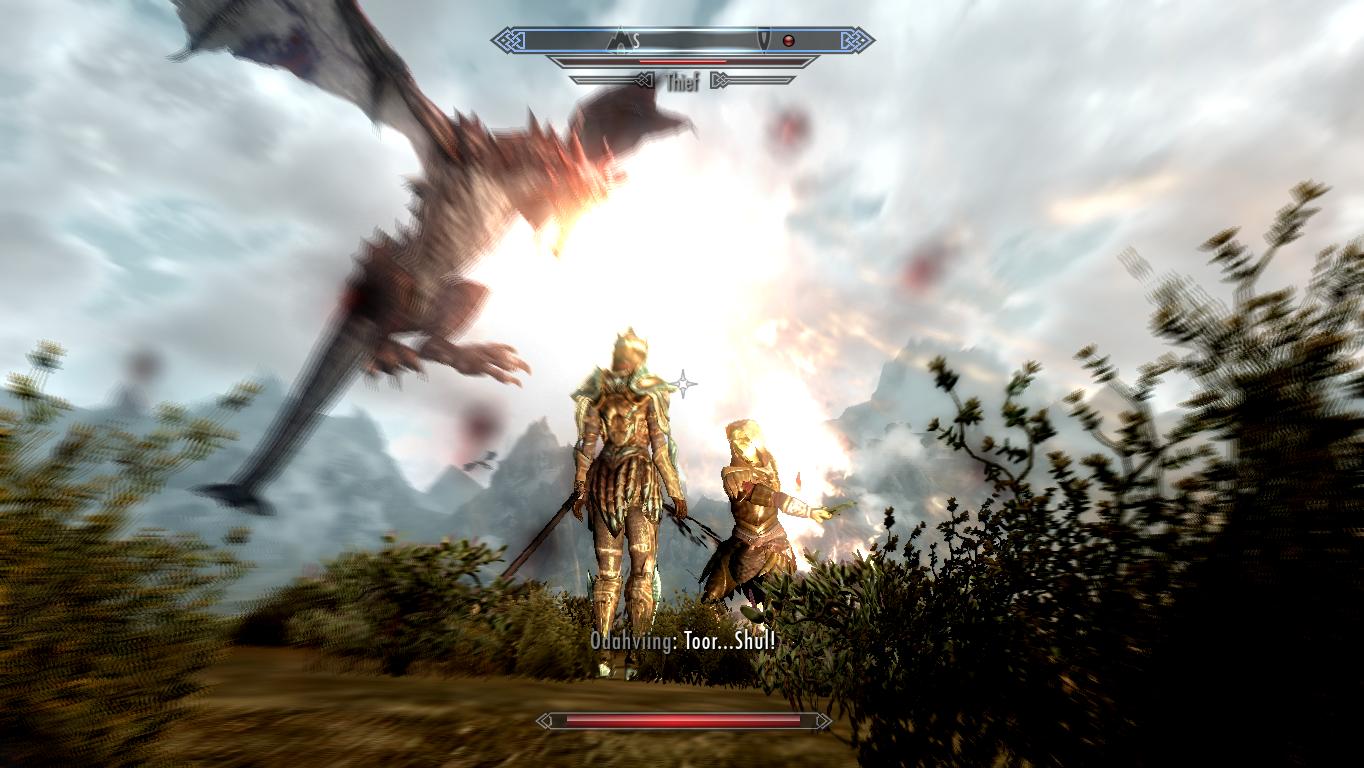Image resolution: width=1364 pixels, height=768 pixels.
Task: Click the shield-shaped marker on the compass
Action: pyautogui.click(x=765, y=40)
